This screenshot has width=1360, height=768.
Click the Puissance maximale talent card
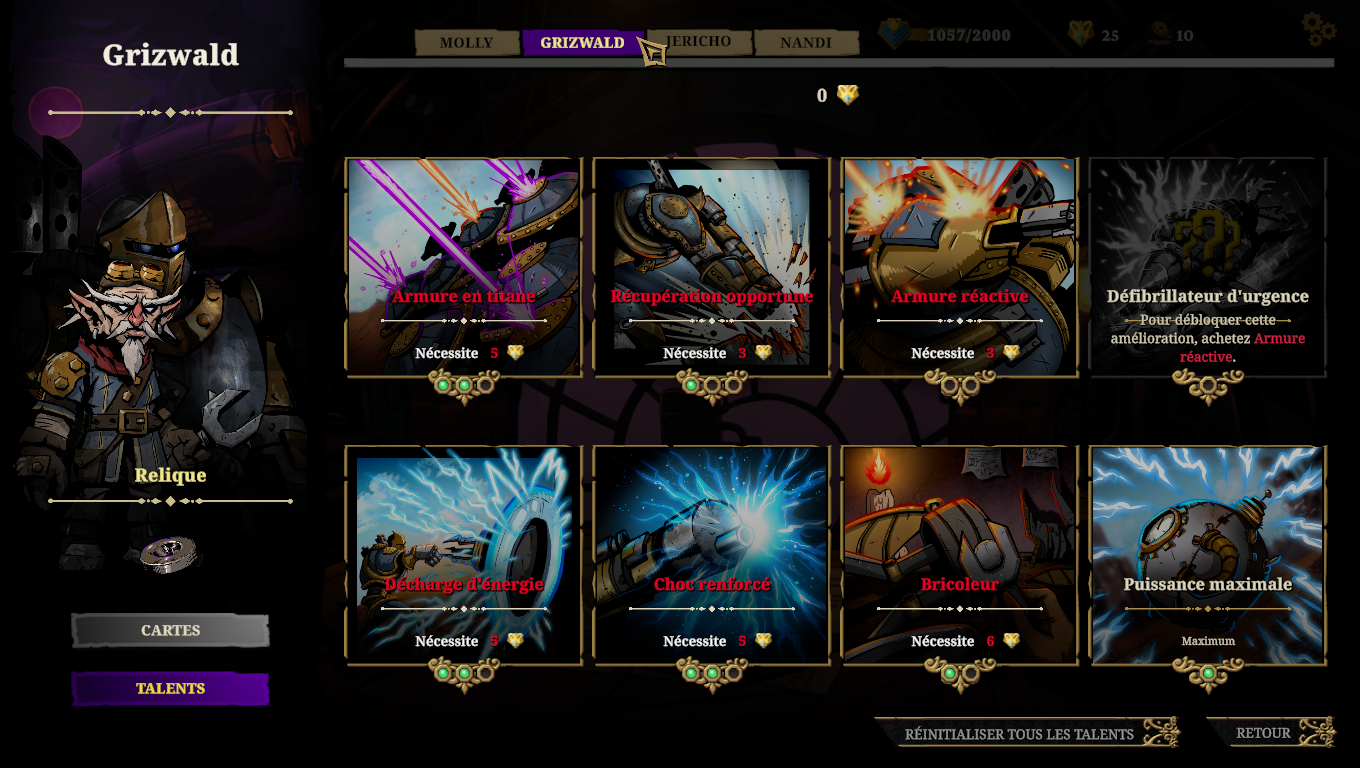[1207, 555]
